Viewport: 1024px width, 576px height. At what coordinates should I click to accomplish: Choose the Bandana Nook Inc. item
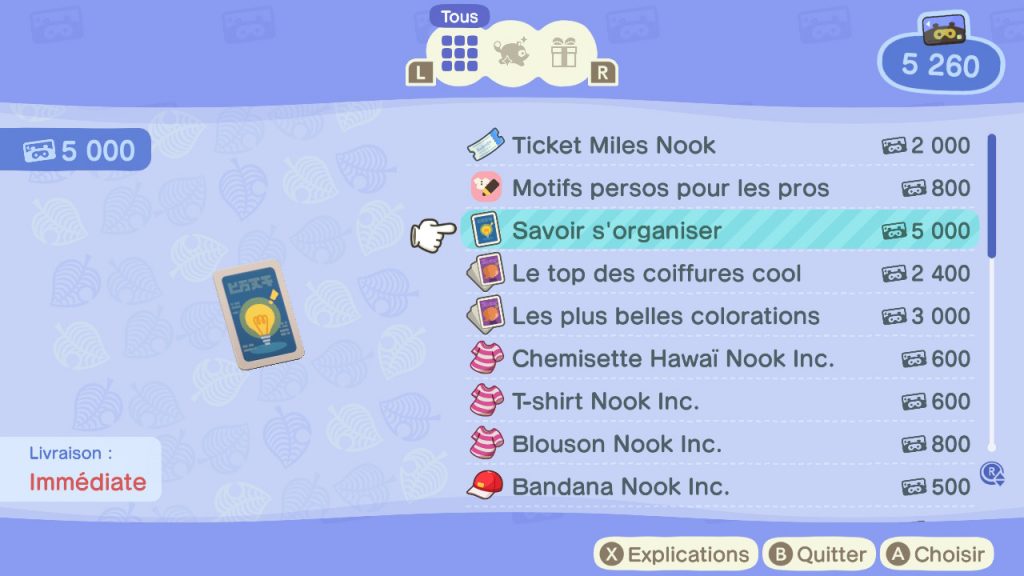tap(720, 487)
